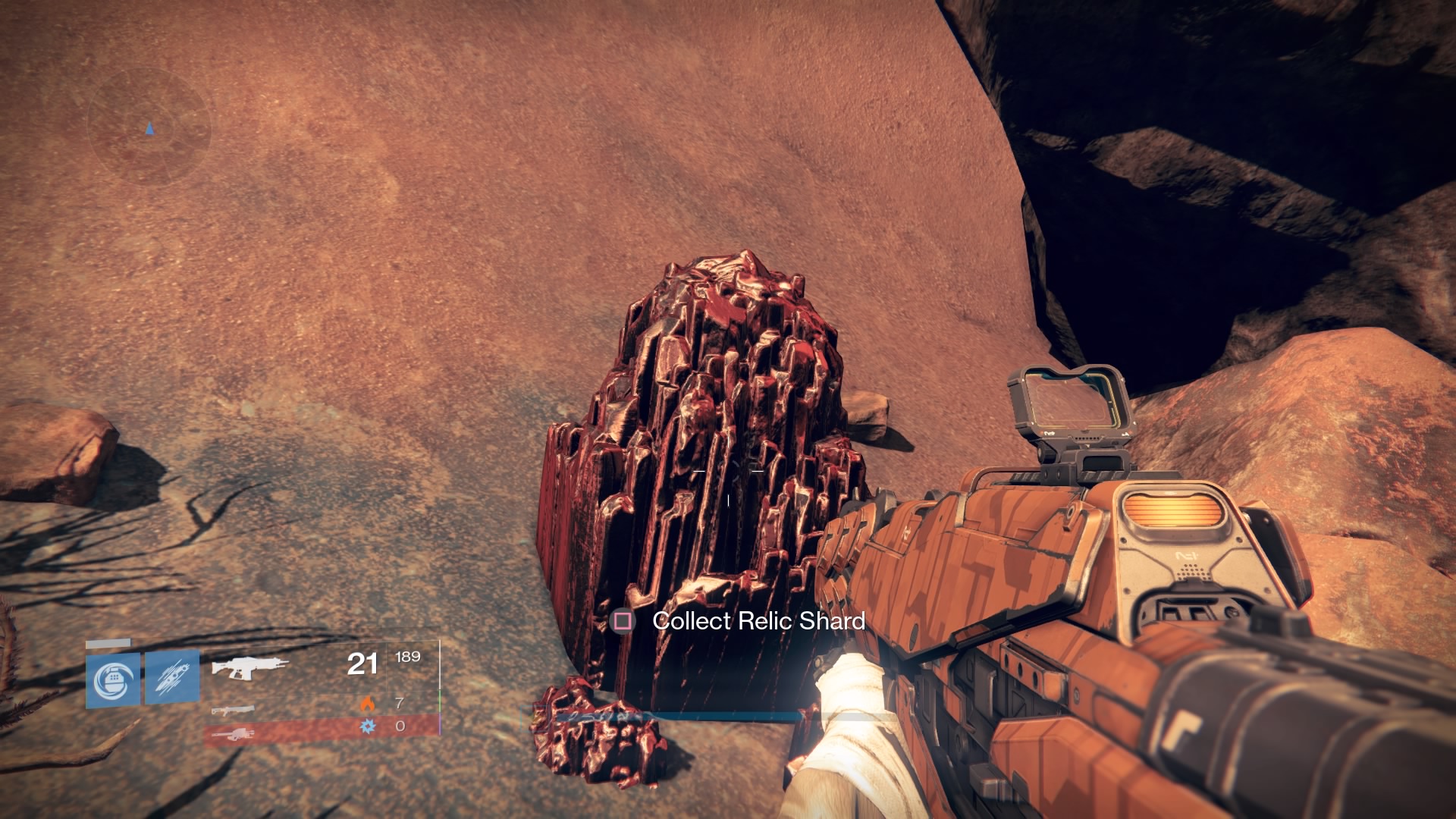Select the heavy weapon icon on red bar
Screen dimensions: 1456x819
coord(233,733)
